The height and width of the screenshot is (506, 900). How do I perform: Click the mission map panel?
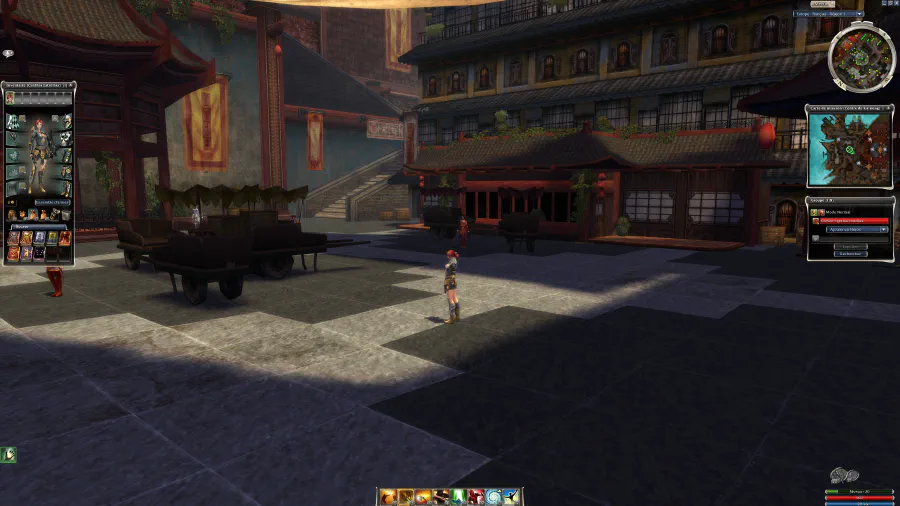849,151
